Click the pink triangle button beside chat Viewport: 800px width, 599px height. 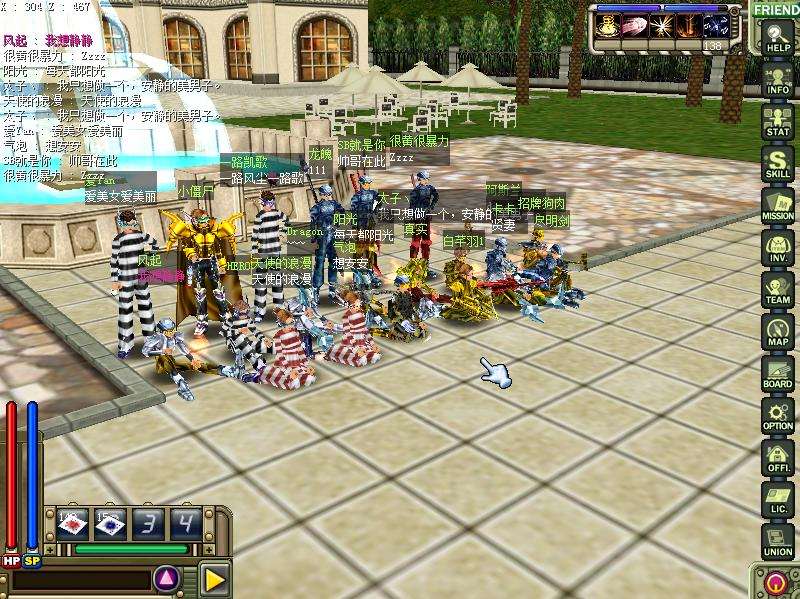coord(166,578)
